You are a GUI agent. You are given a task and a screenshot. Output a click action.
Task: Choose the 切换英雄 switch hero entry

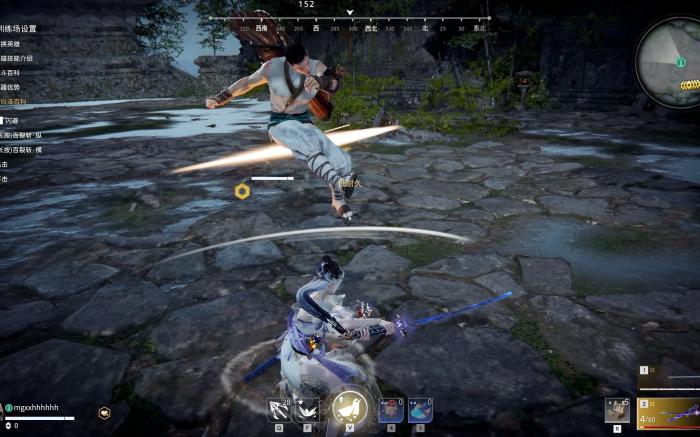[13, 44]
